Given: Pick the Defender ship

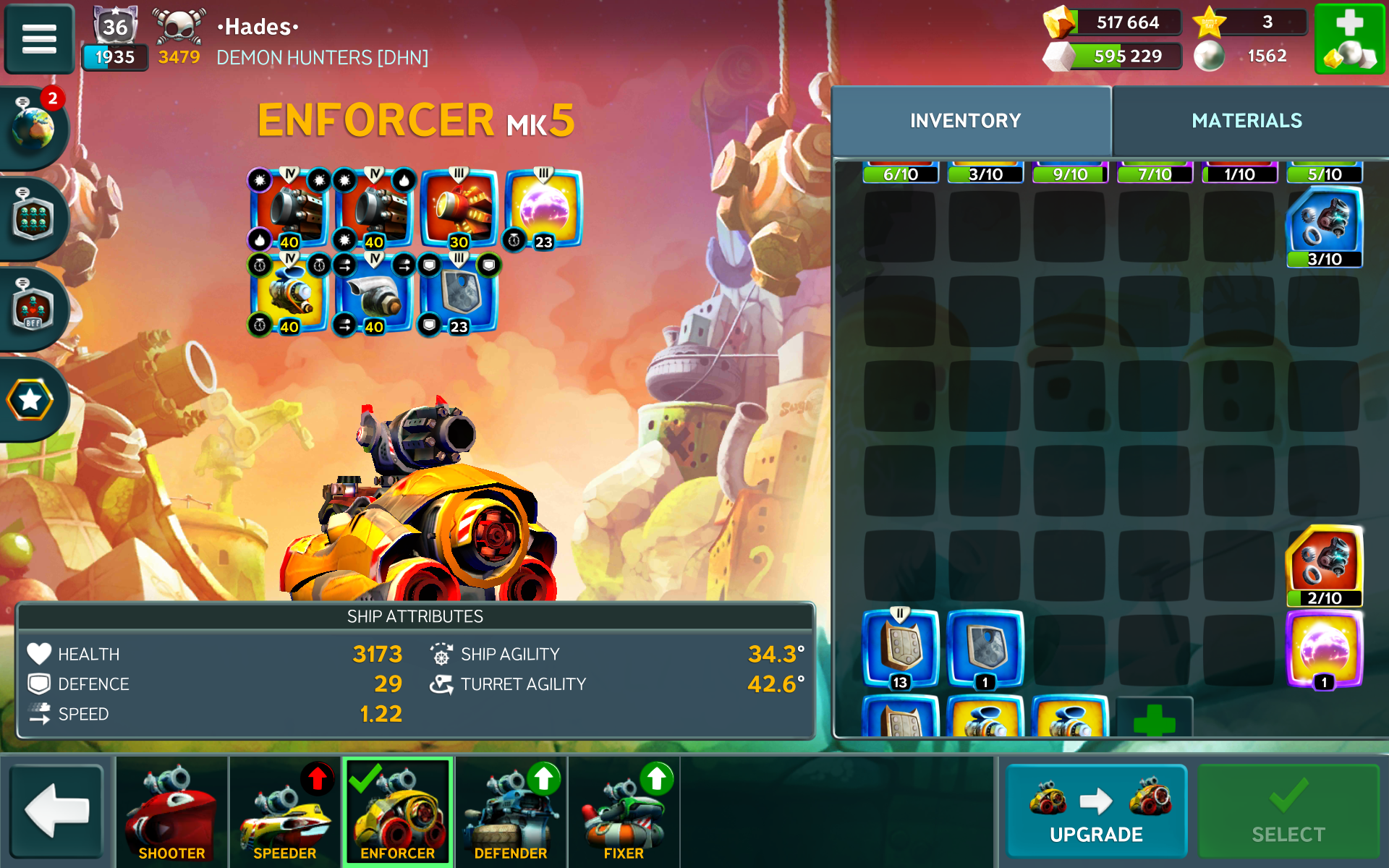Looking at the screenshot, I should (511, 811).
